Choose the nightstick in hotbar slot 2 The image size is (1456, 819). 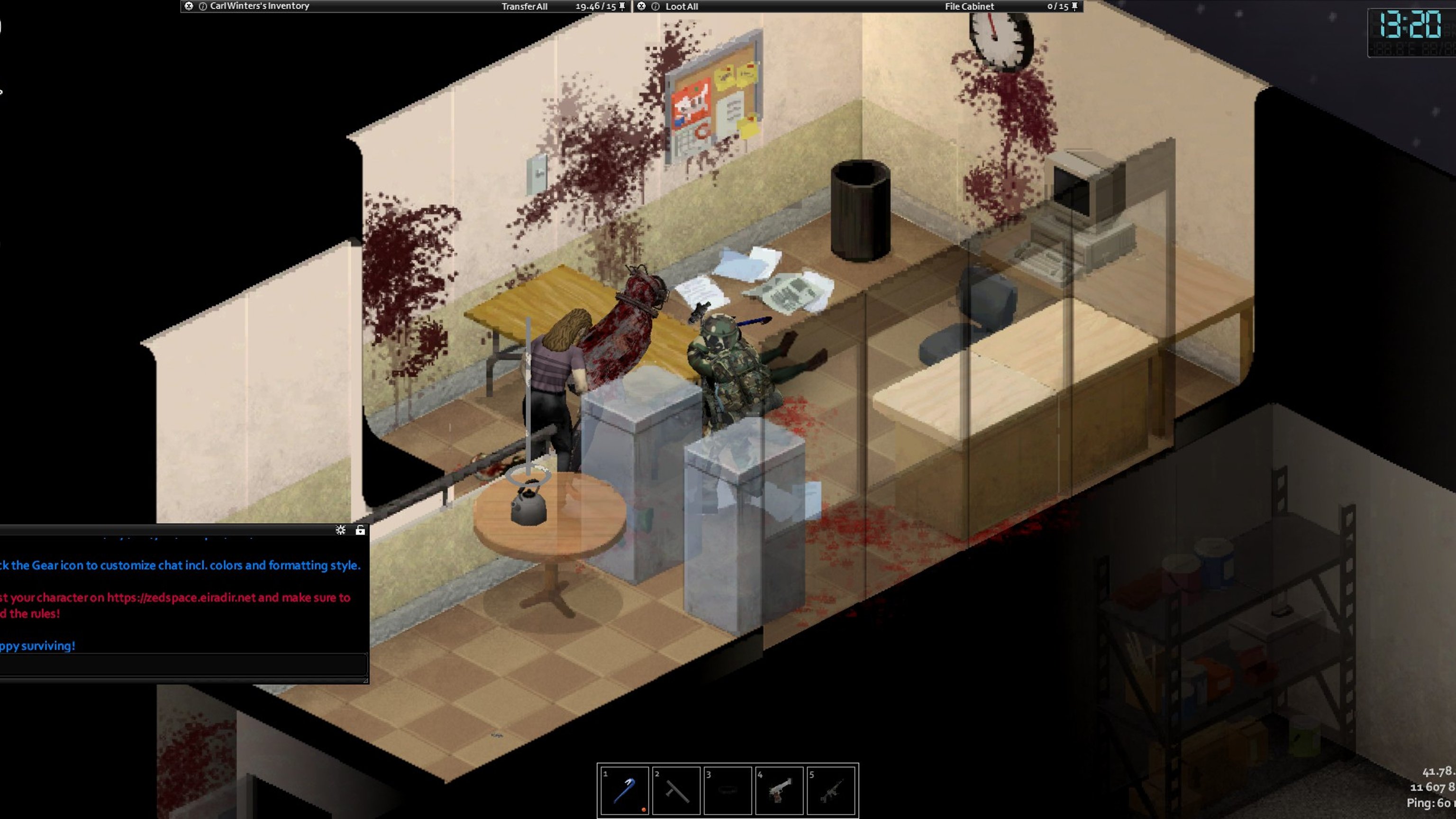(x=676, y=790)
